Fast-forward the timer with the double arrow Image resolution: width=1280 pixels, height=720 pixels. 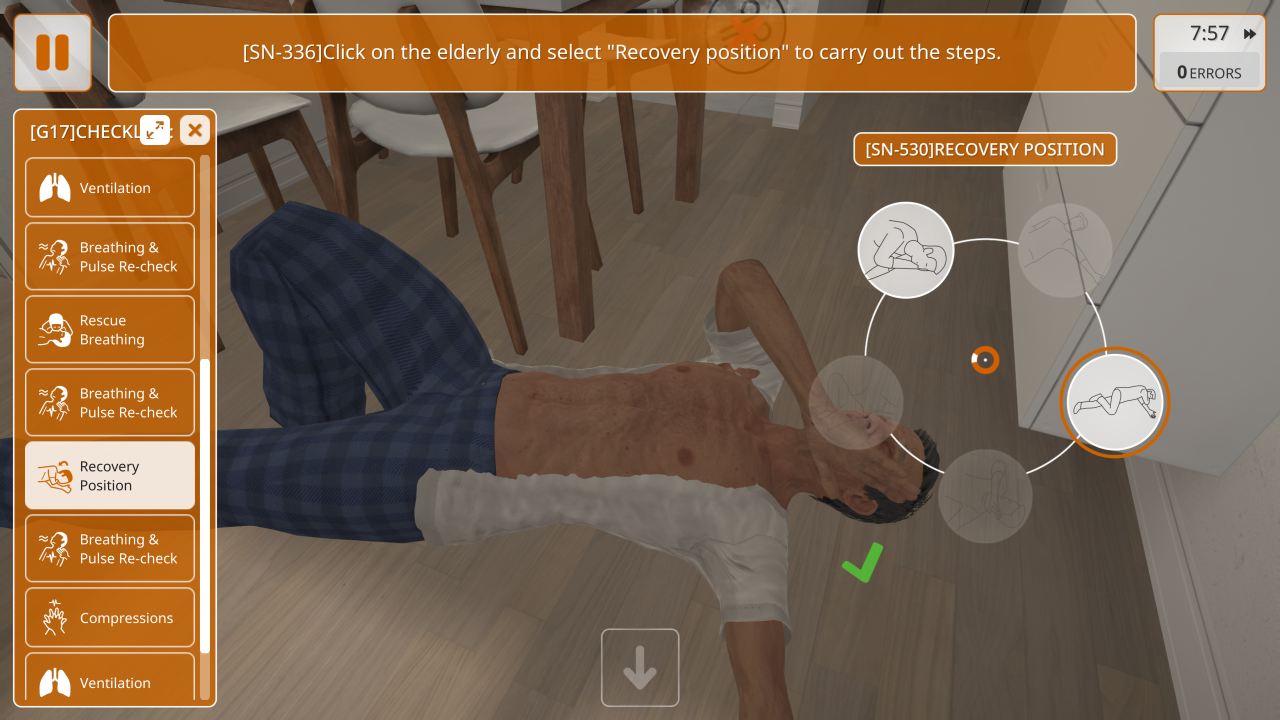1250,34
